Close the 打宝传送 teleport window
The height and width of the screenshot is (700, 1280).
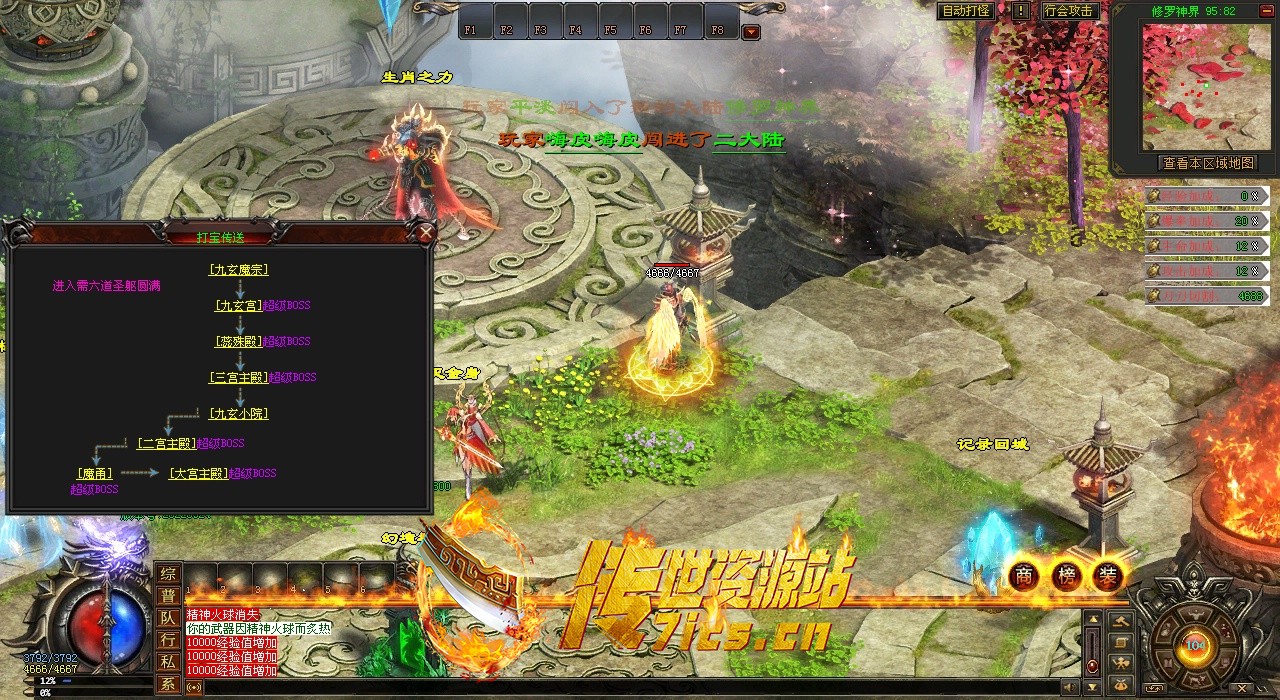pos(426,233)
